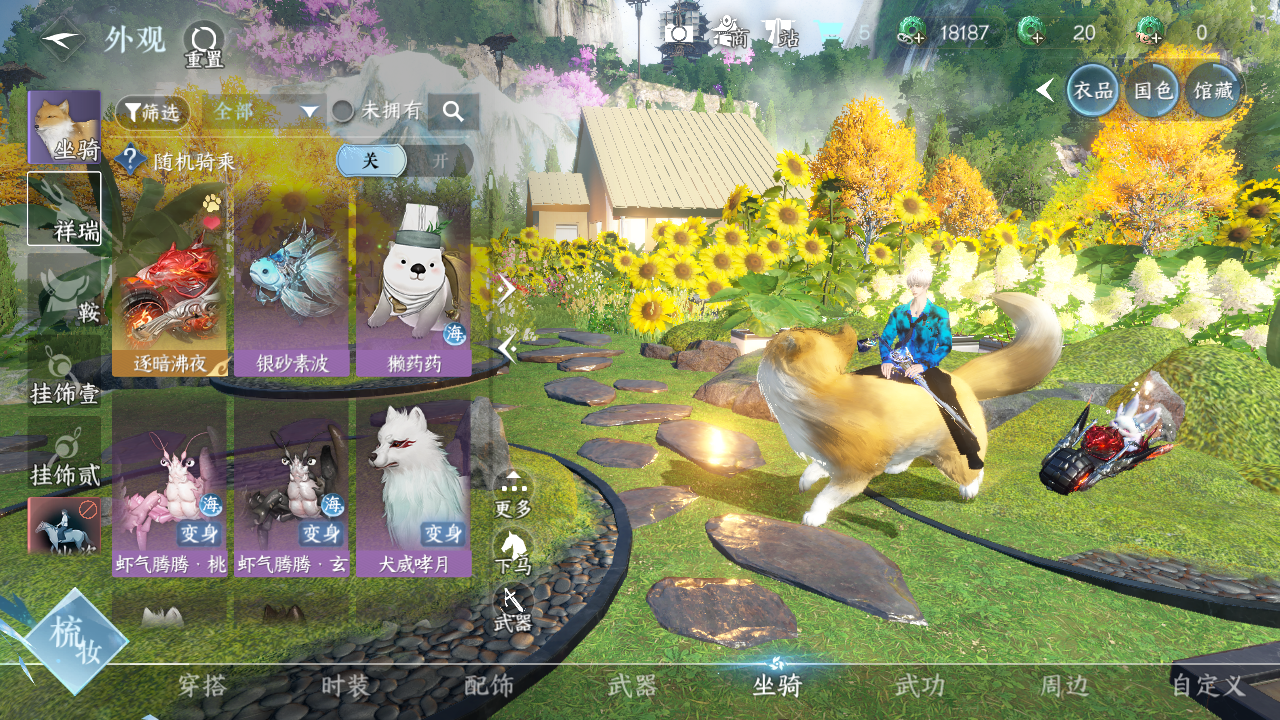
Task: Select the 逐暗沸夜 mount card
Action: click(170, 283)
